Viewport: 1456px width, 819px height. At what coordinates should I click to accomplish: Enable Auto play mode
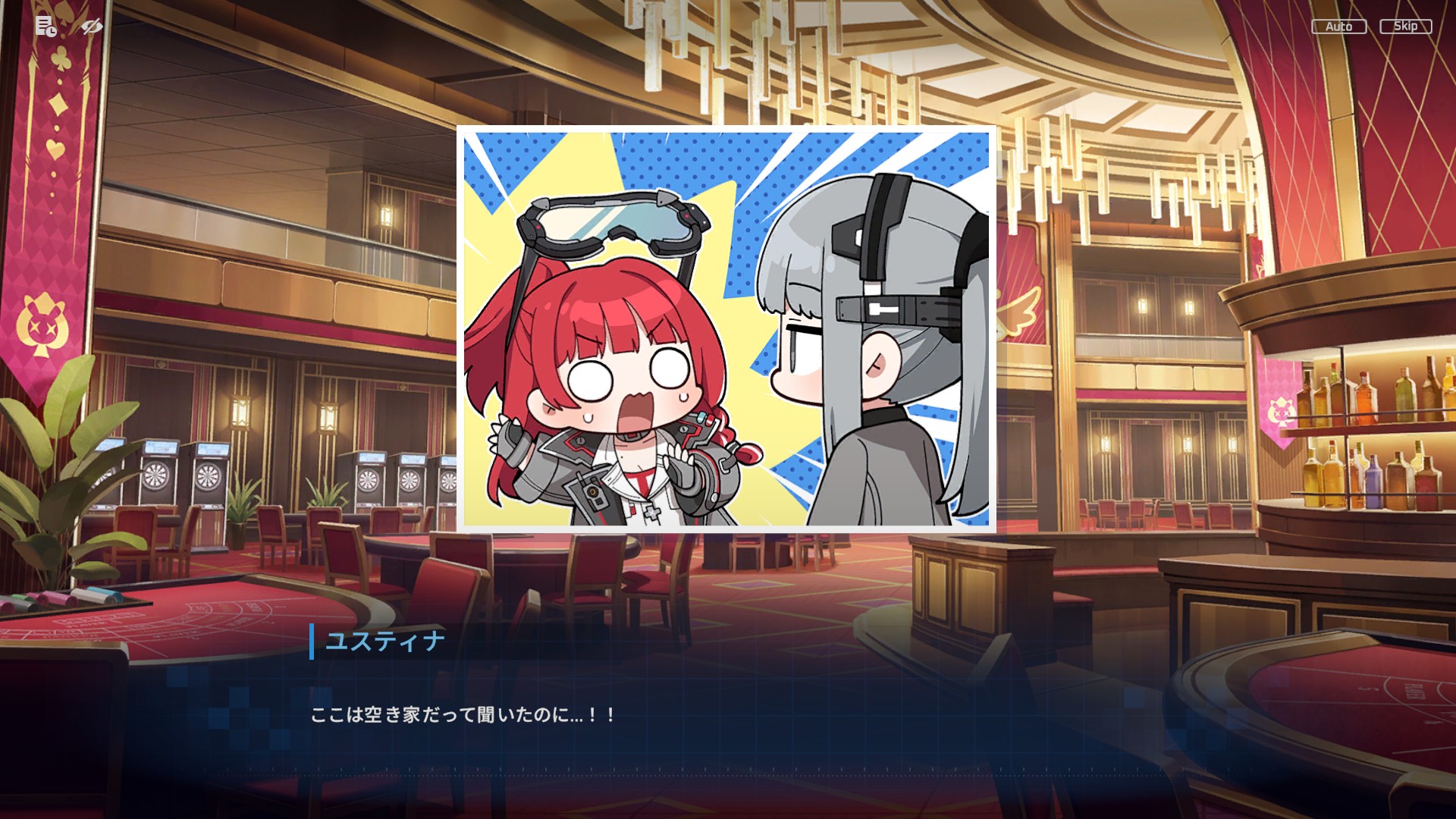coord(1339,26)
